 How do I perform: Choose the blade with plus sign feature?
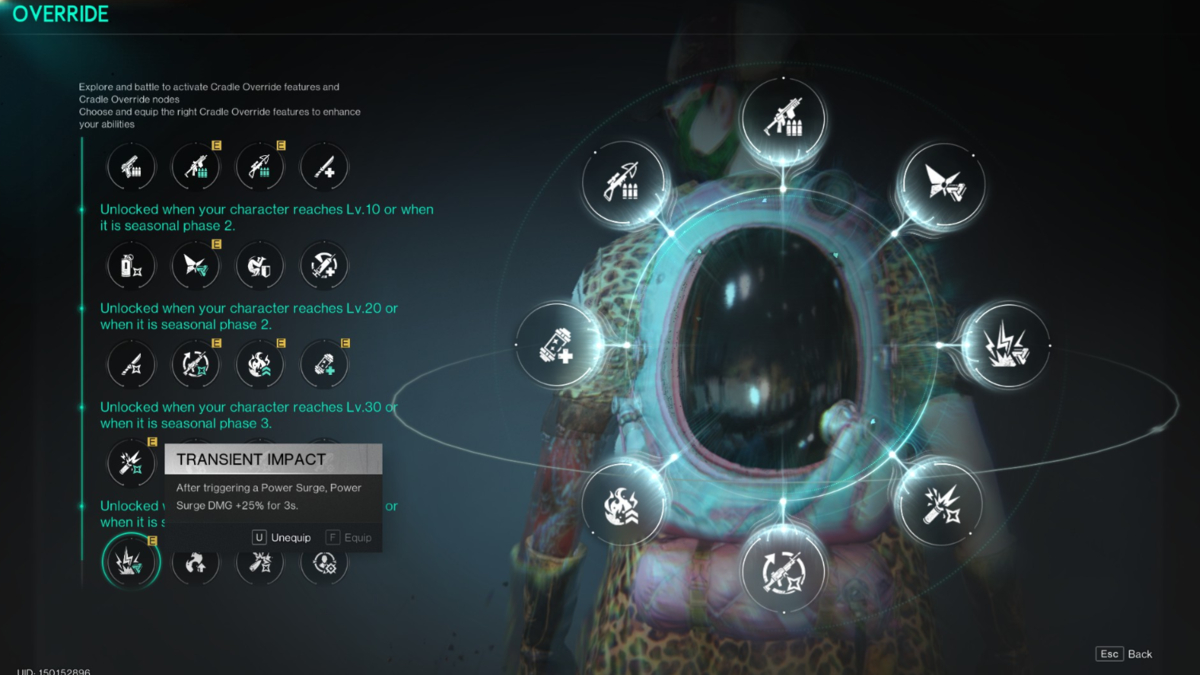point(324,167)
